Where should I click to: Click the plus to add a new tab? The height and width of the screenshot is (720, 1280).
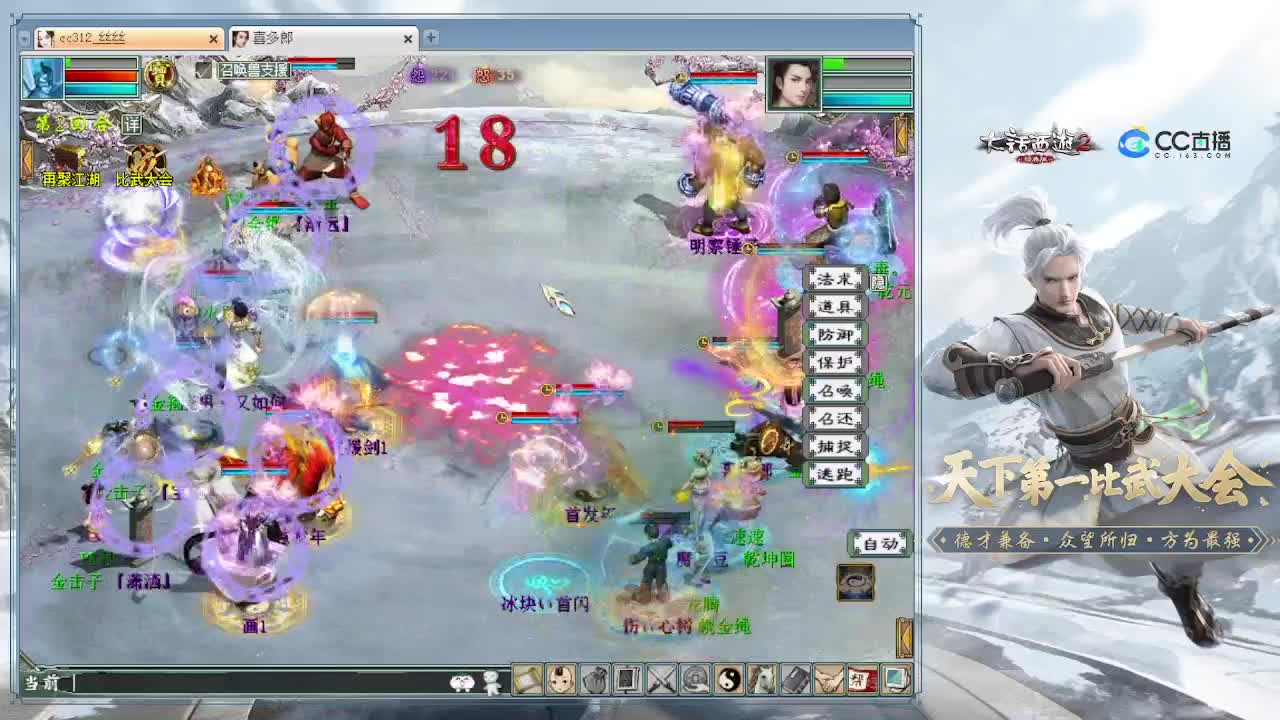pyautogui.click(x=430, y=39)
